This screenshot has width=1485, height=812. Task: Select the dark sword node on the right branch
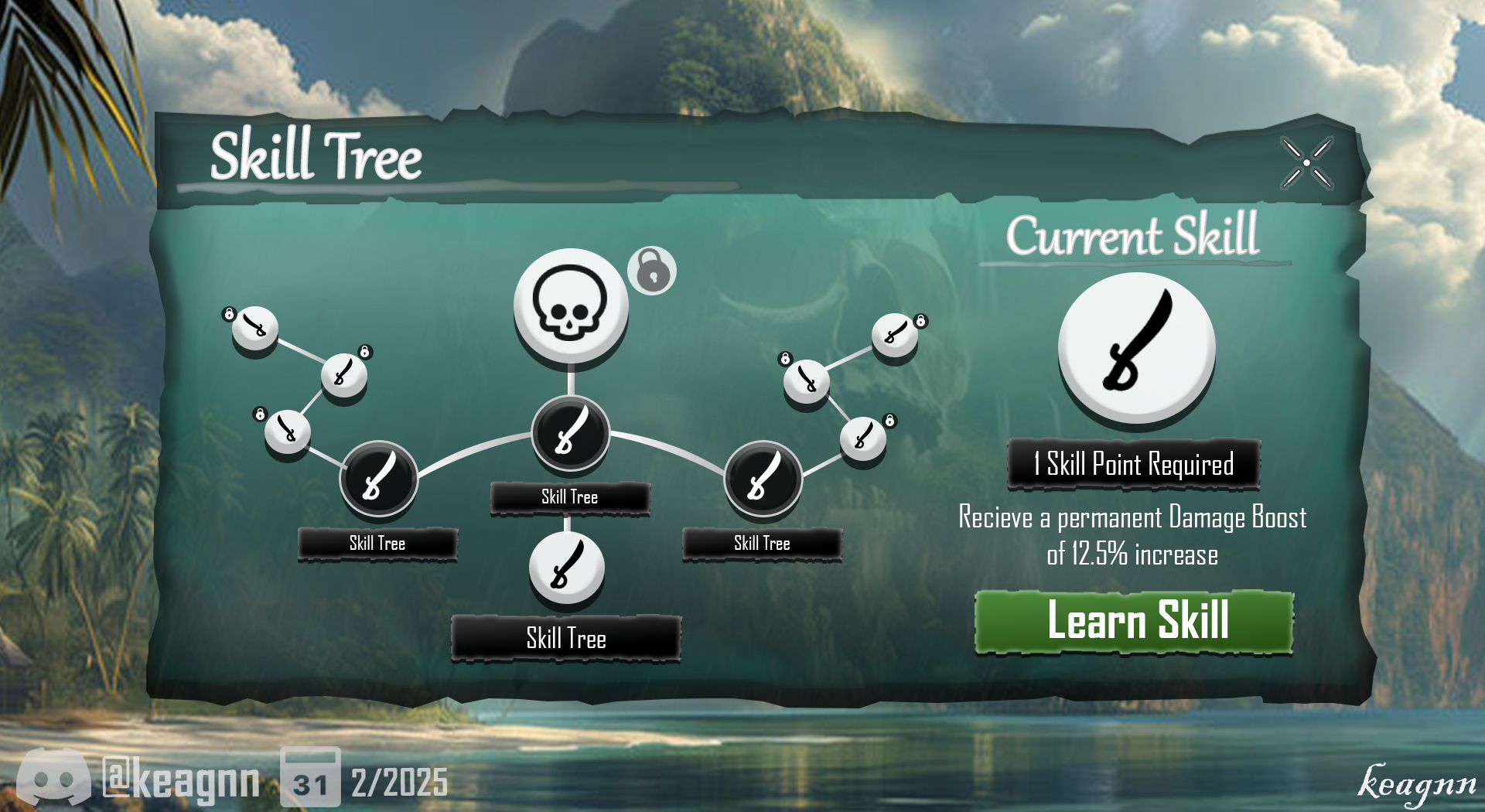coord(763,479)
